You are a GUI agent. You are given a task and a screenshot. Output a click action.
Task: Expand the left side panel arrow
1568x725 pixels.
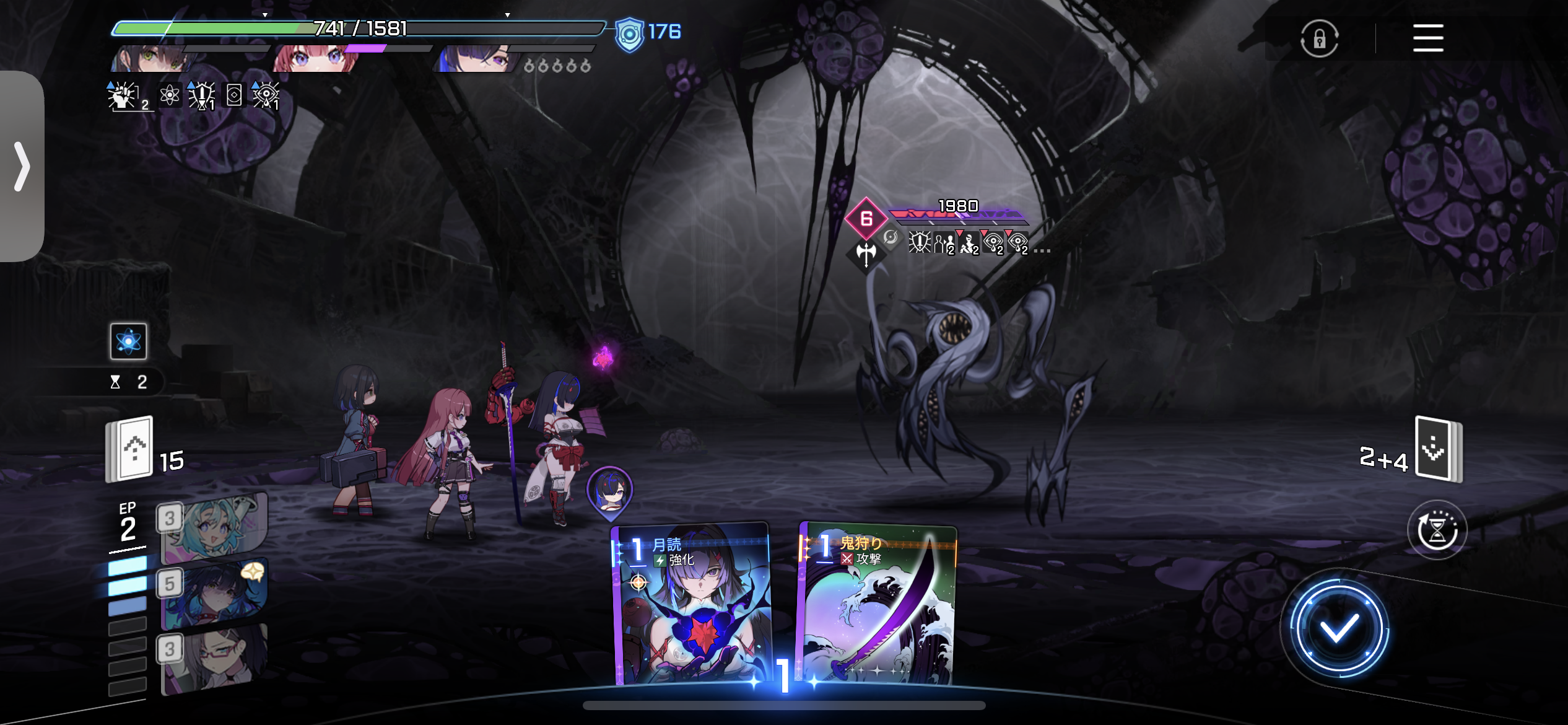(22, 166)
